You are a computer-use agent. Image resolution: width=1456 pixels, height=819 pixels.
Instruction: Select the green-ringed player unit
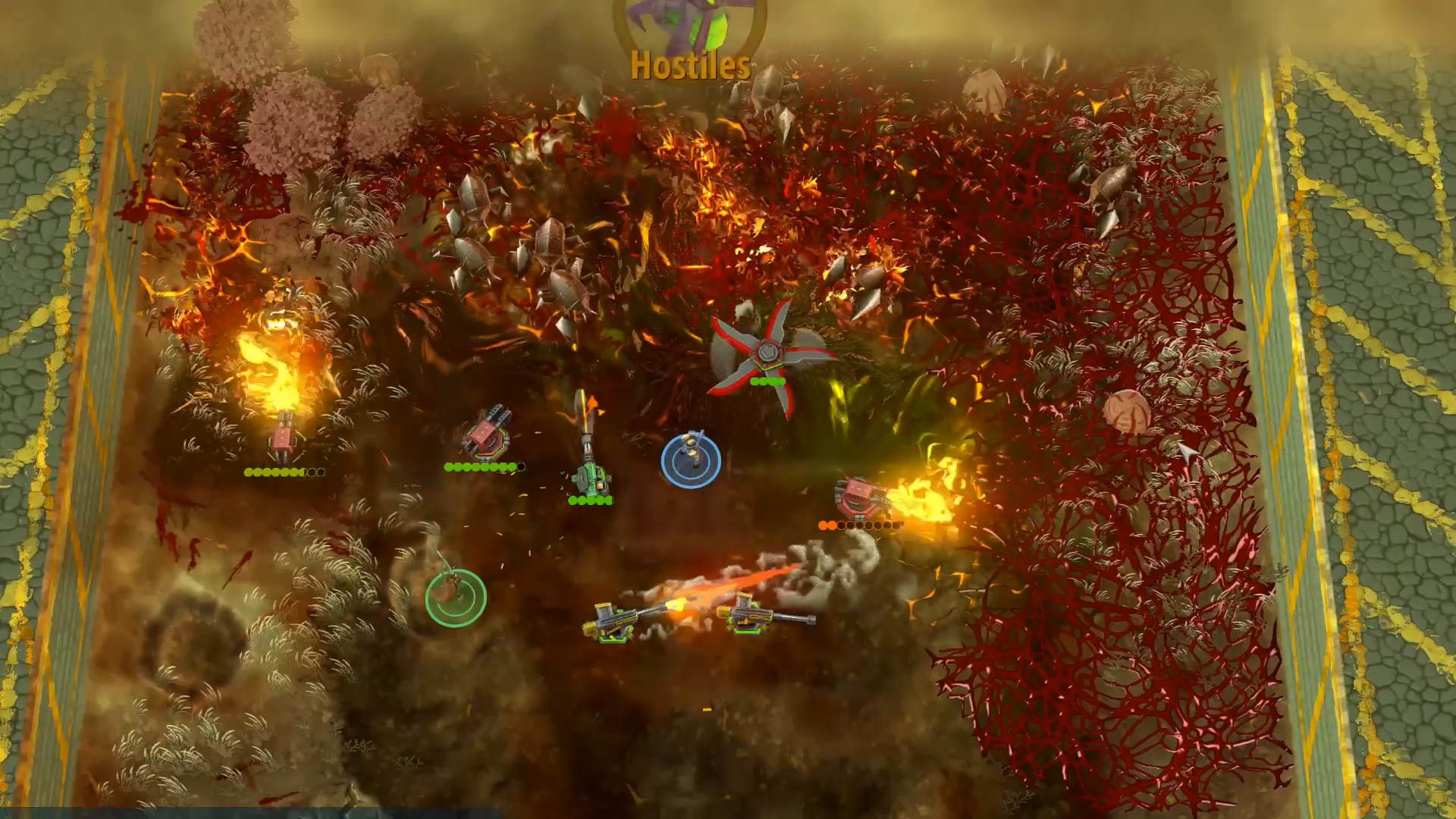click(456, 598)
